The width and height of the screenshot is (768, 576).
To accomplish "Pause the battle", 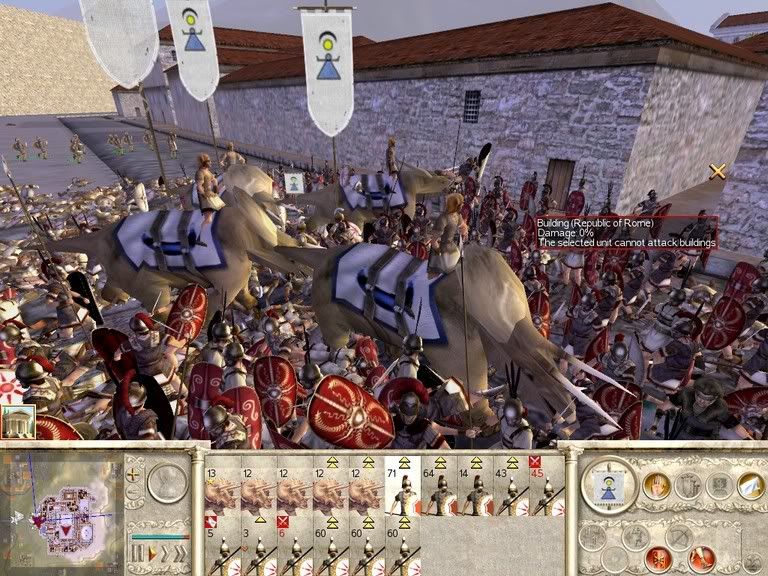I will click(136, 553).
